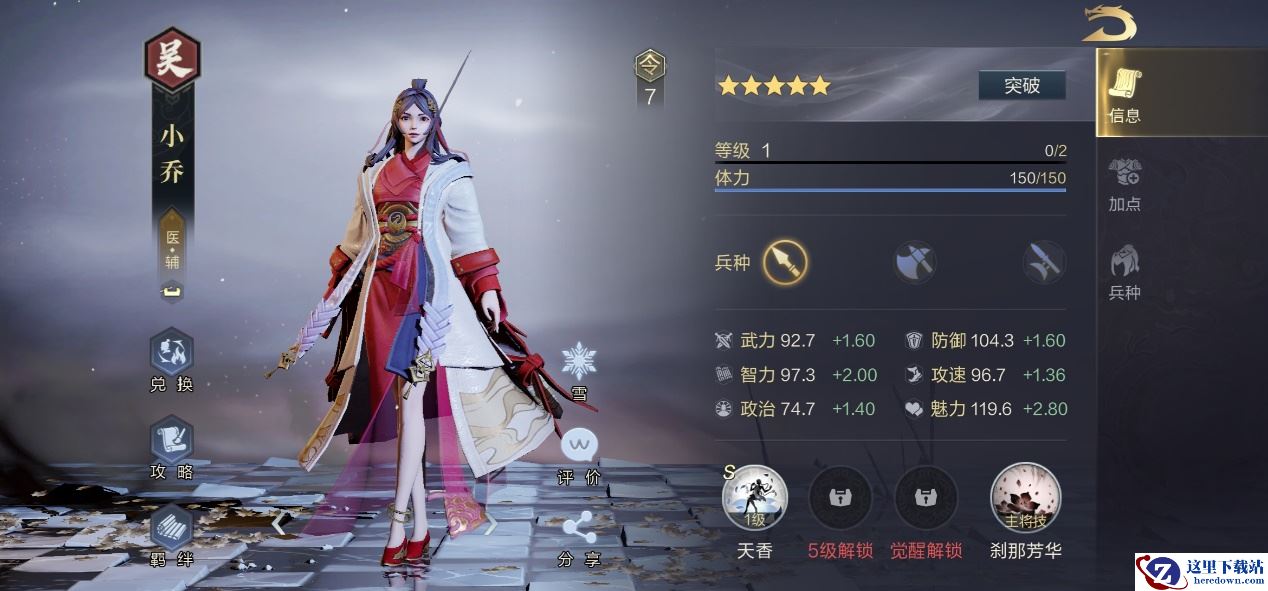1268x591 pixels.
Task: Choose the rightmost blade troop type icon
Action: (1043, 263)
